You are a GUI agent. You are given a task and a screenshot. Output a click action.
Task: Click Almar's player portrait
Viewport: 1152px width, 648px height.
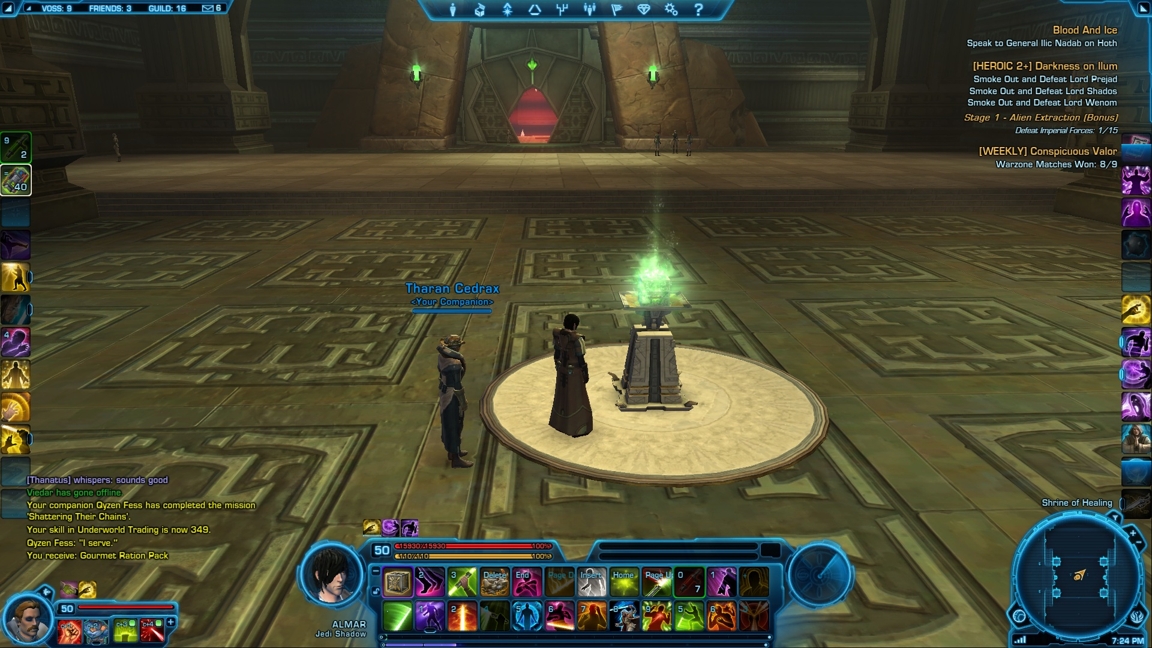[x=331, y=575]
